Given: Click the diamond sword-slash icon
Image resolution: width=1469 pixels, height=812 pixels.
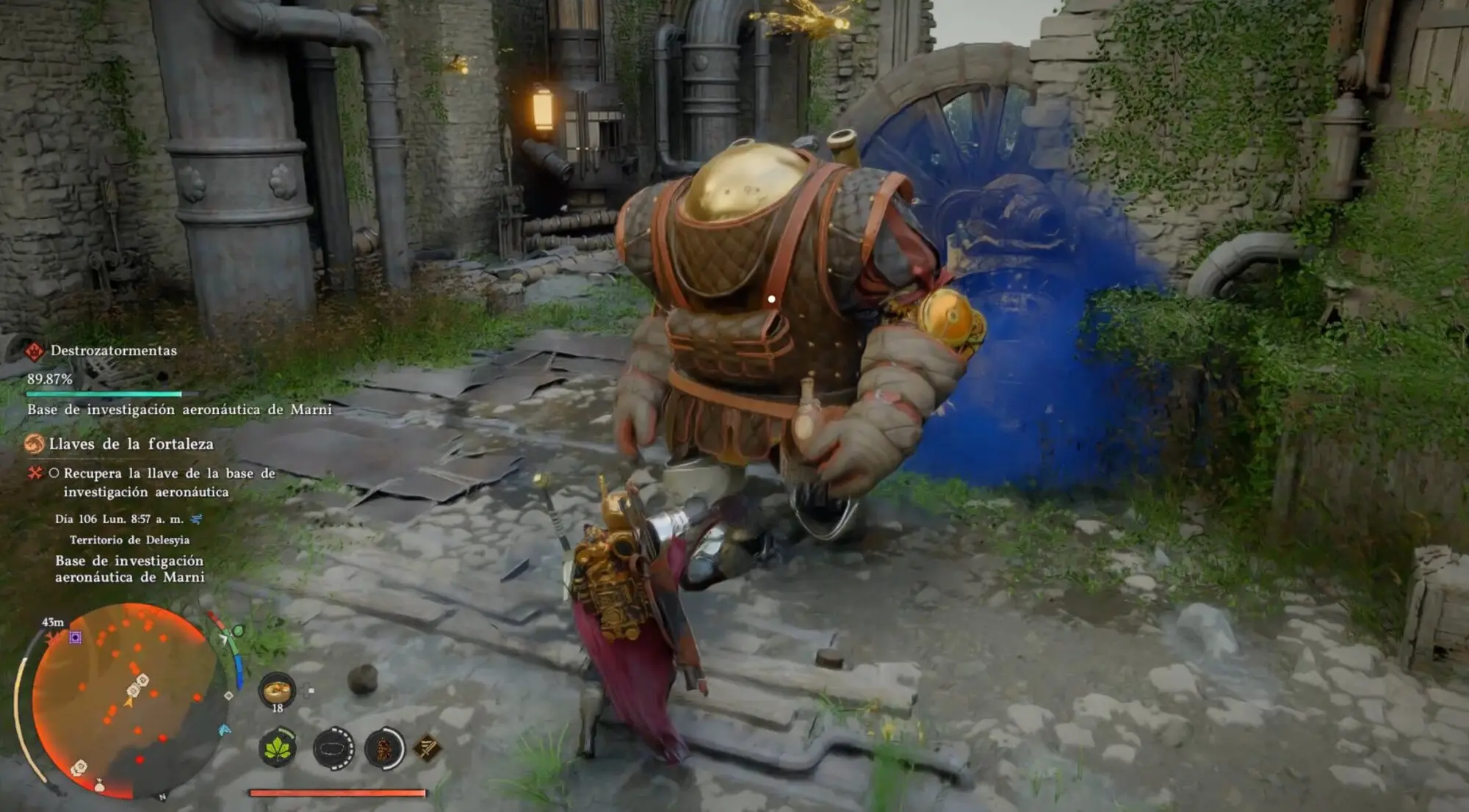Looking at the screenshot, I should 427,748.
